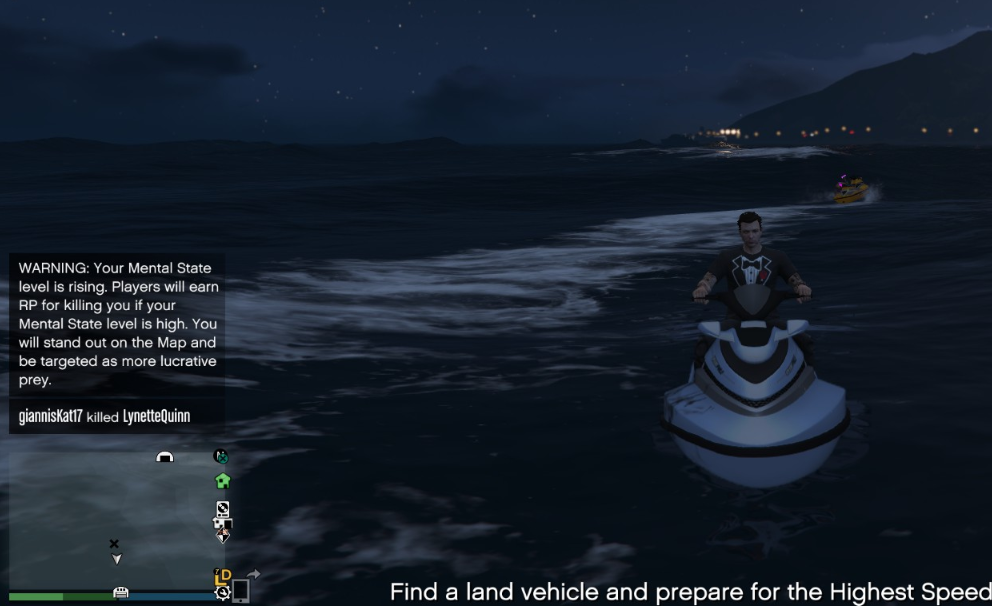Click the white bunker marker on minimap
The image size is (992, 606).
[x=165, y=457]
